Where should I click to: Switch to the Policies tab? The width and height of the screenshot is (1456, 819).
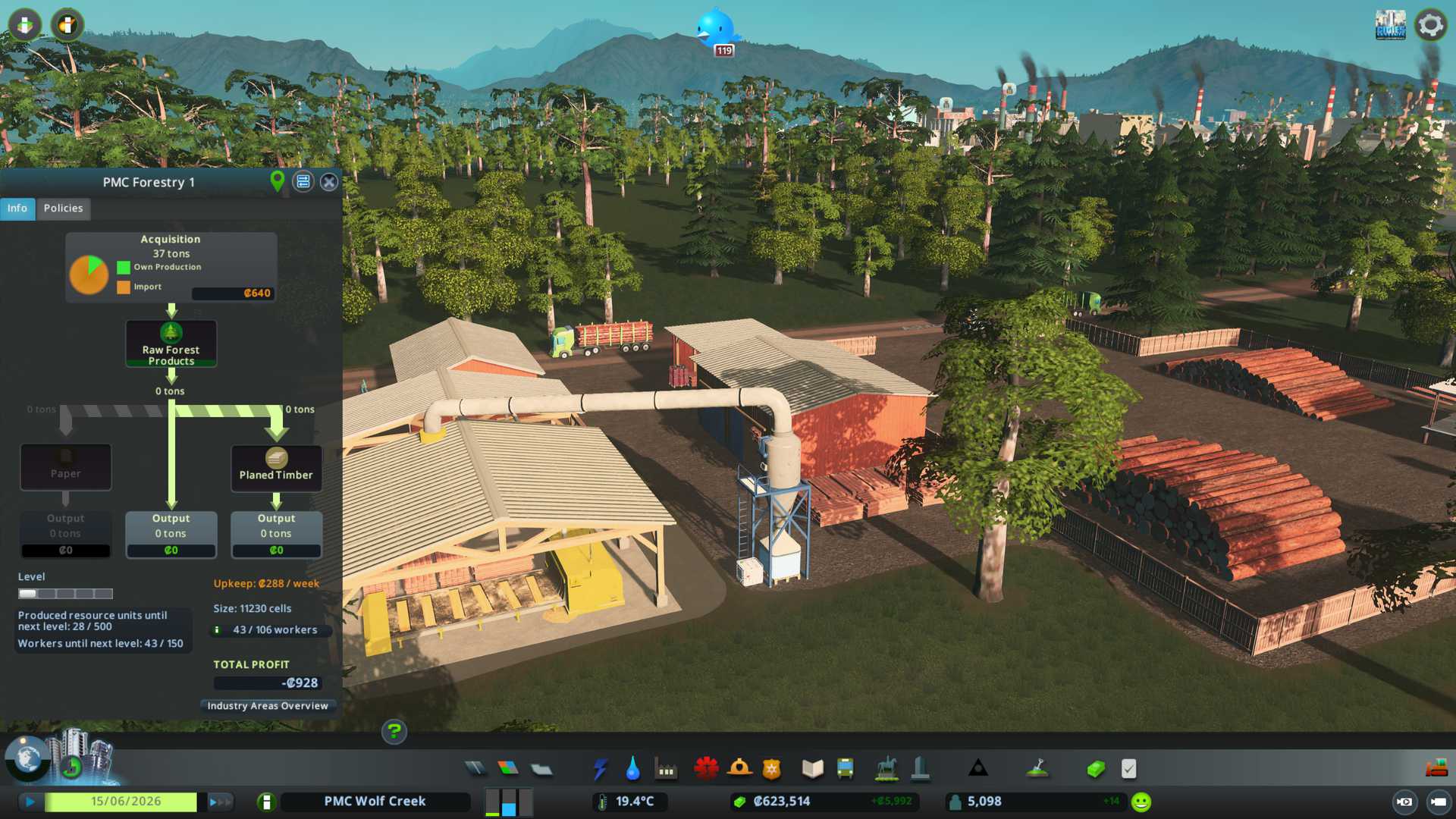click(63, 208)
